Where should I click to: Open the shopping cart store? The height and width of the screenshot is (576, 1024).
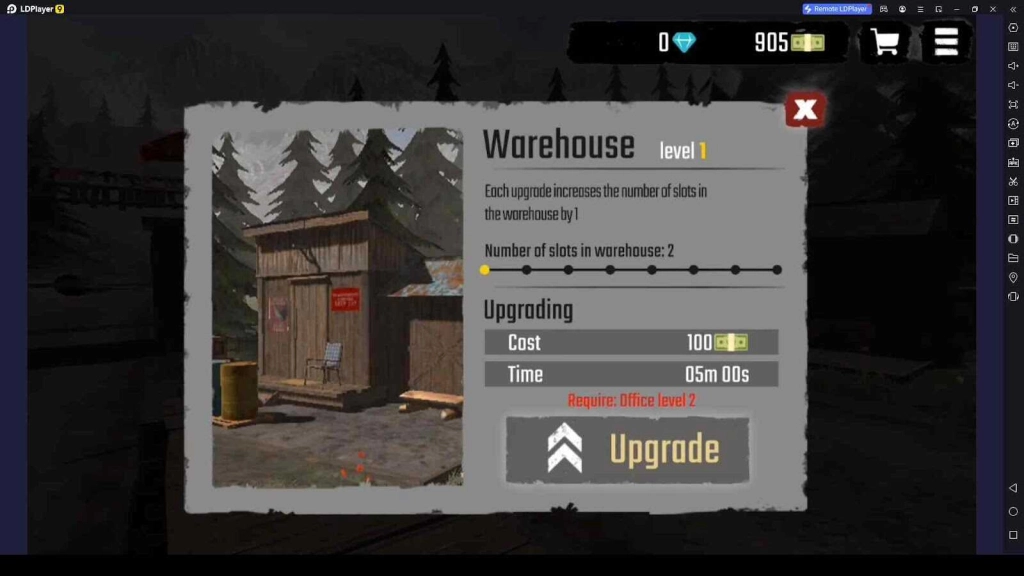coord(884,43)
